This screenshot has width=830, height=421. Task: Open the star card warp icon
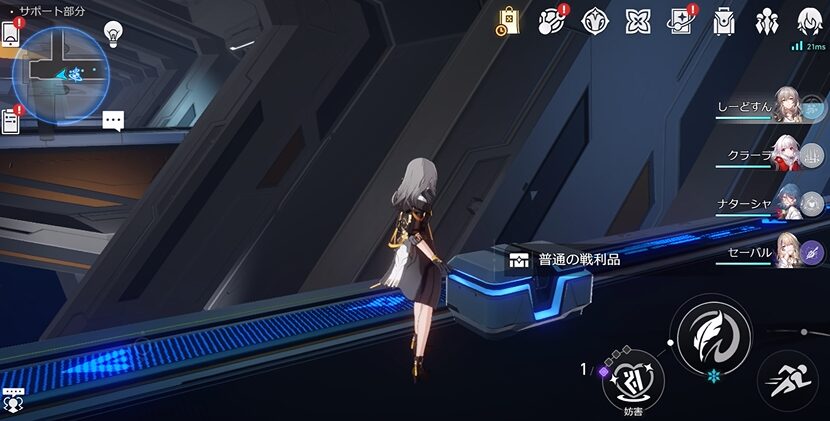[x=681, y=21]
